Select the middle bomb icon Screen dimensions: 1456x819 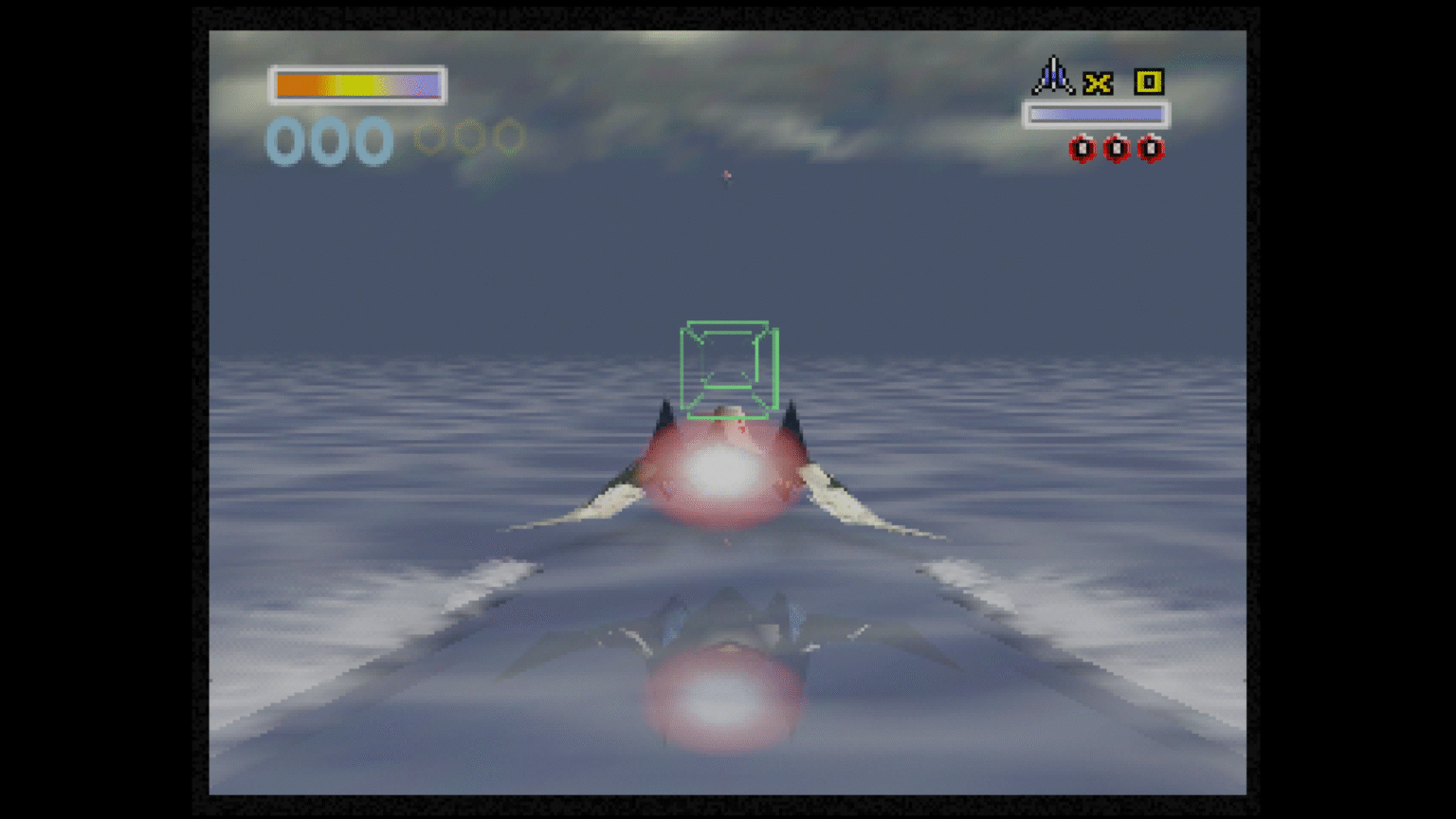click(1117, 149)
